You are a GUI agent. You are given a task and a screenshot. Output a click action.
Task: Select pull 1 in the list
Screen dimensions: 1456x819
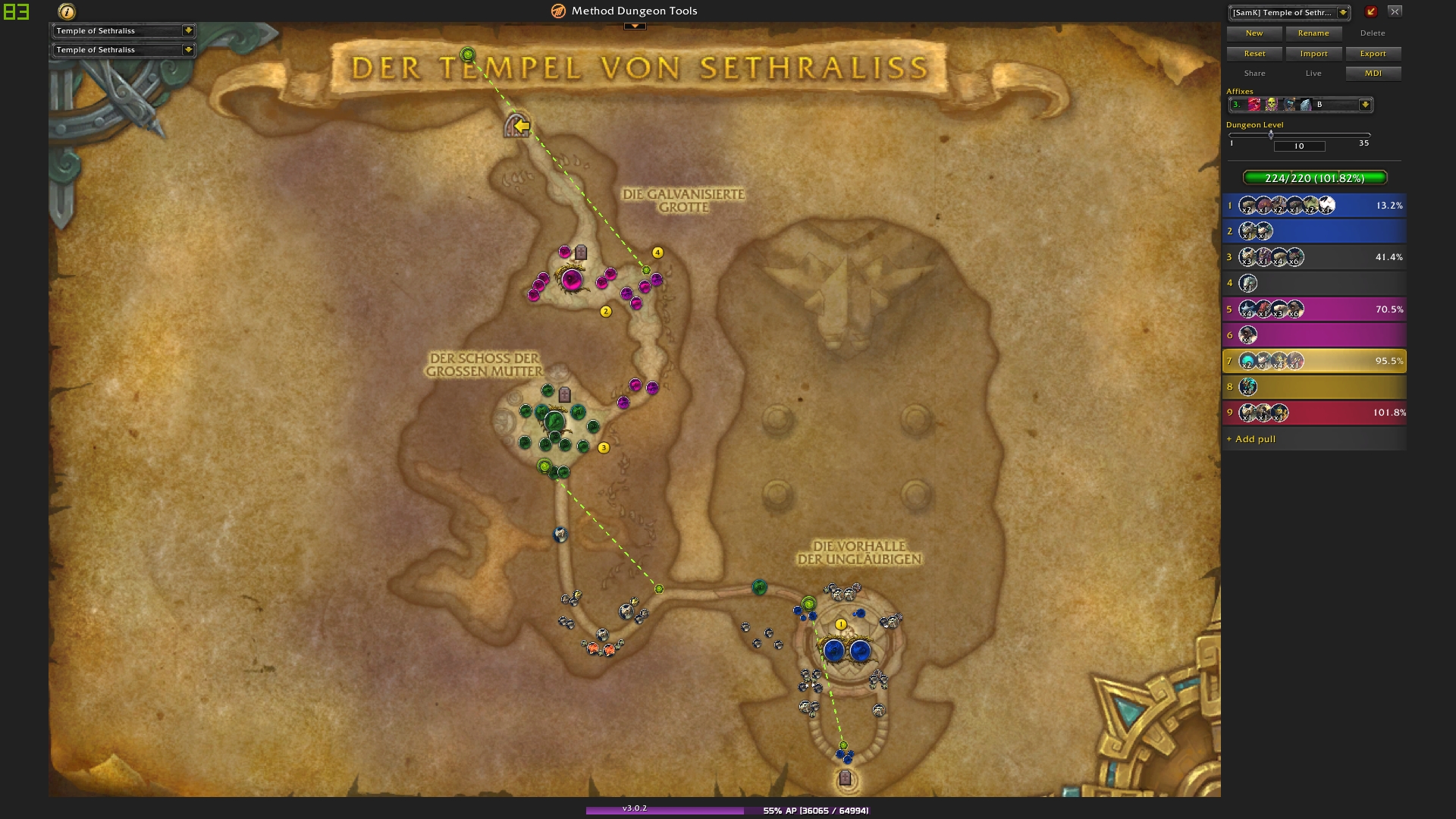[1314, 206]
